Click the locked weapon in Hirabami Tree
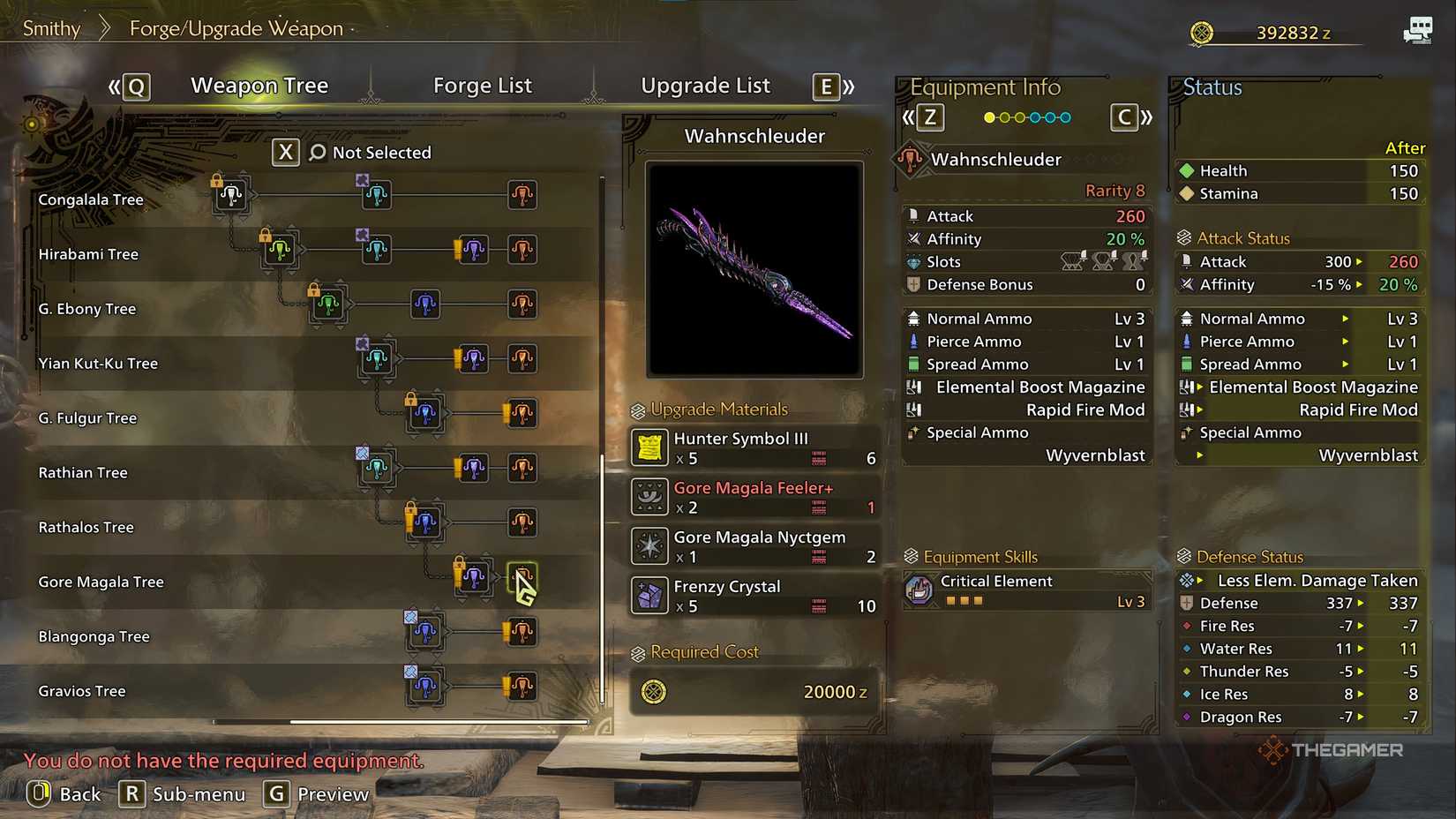The height and width of the screenshot is (819, 1456). point(281,251)
